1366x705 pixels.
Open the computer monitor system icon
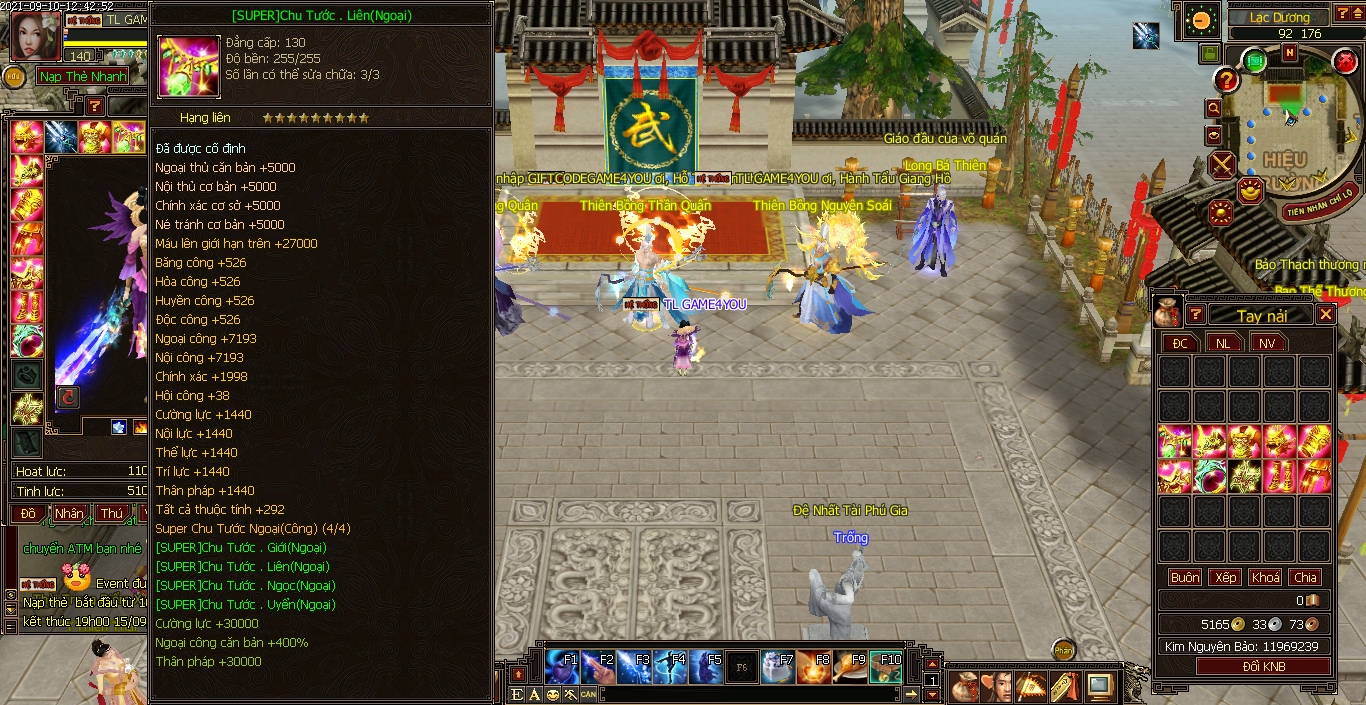pos(1100,686)
